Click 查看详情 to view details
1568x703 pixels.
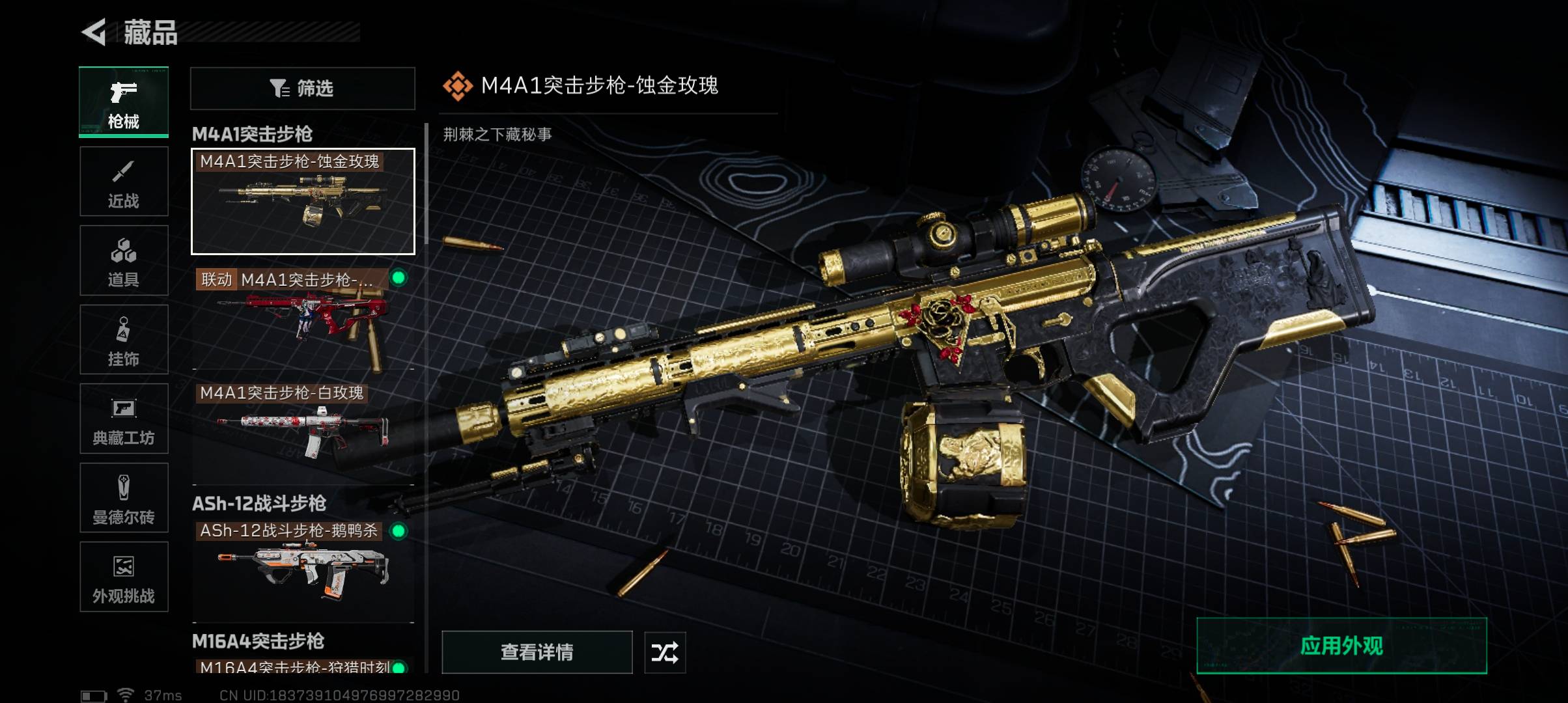pyautogui.click(x=537, y=652)
